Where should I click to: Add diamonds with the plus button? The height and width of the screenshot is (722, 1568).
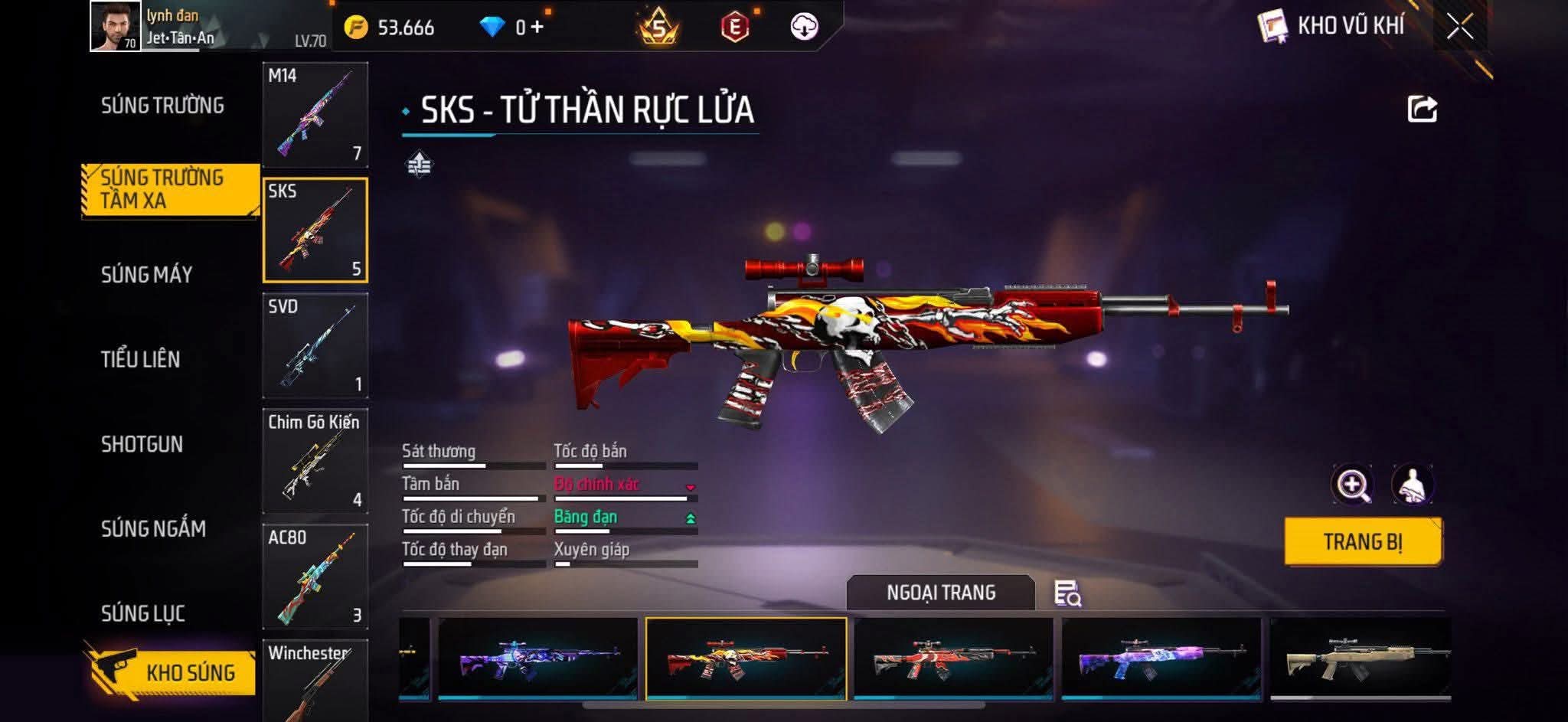coord(537,28)
